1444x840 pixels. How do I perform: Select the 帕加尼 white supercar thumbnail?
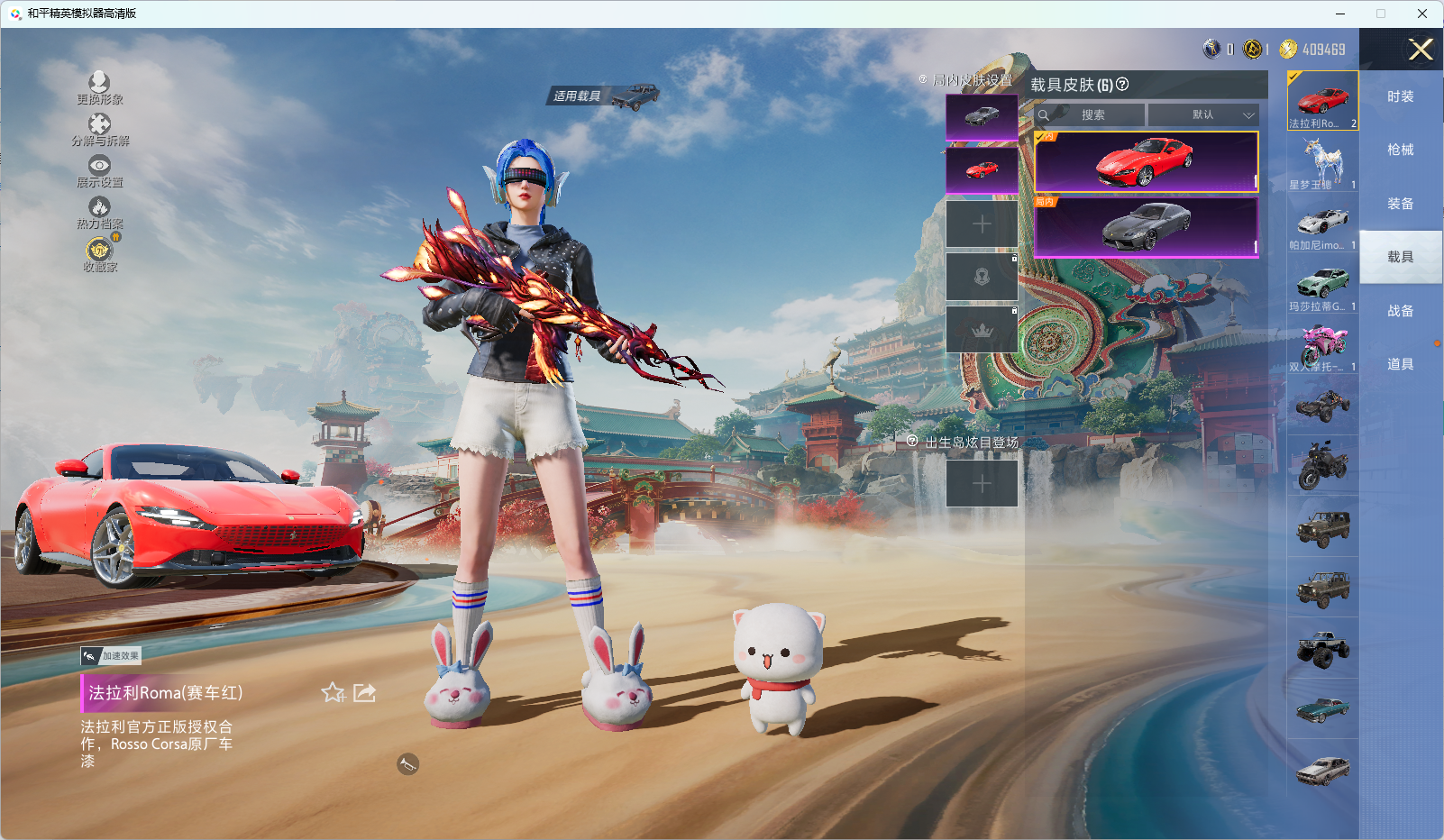(1322, 224)
